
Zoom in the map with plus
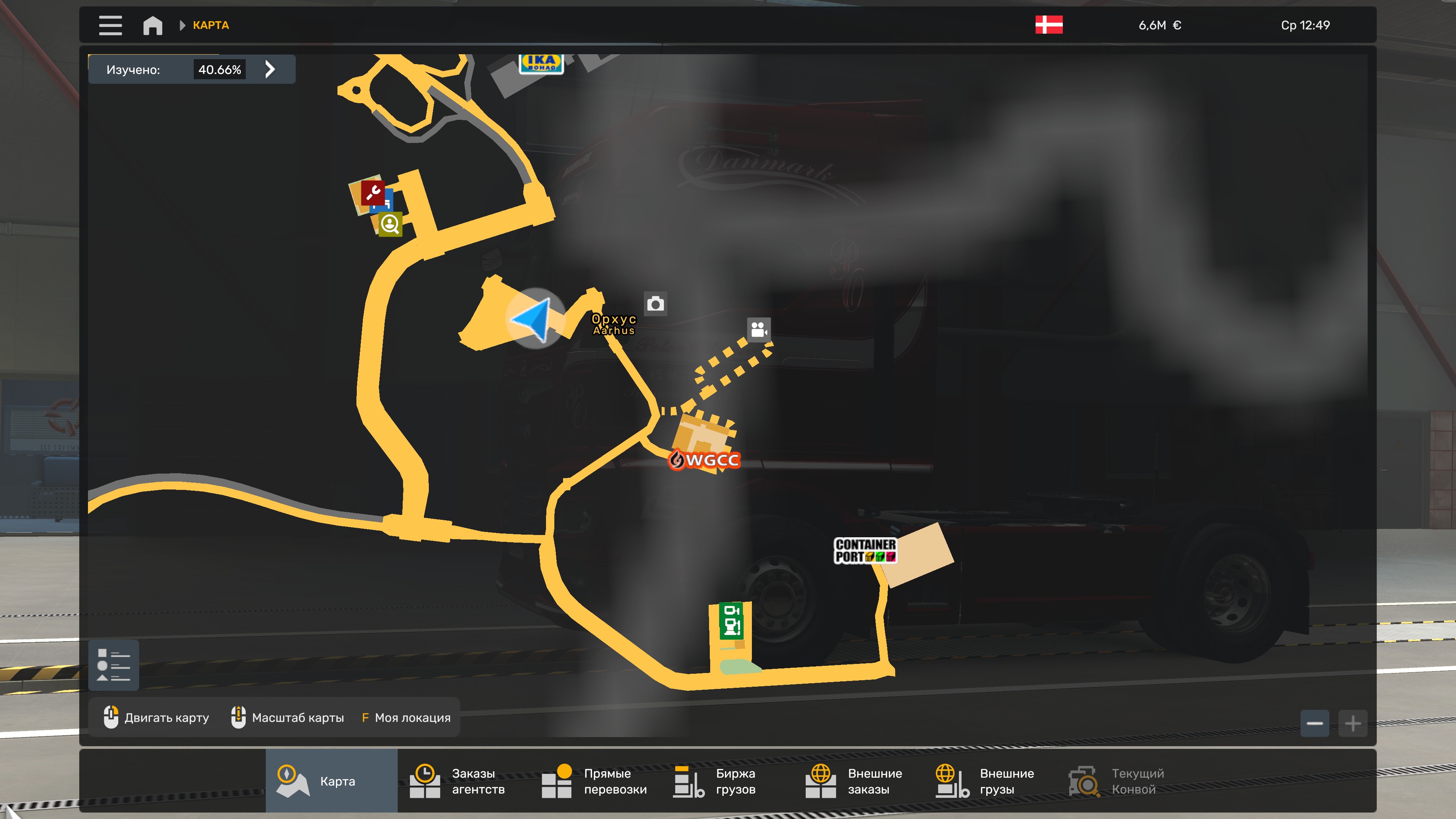tap(1352, 723)
